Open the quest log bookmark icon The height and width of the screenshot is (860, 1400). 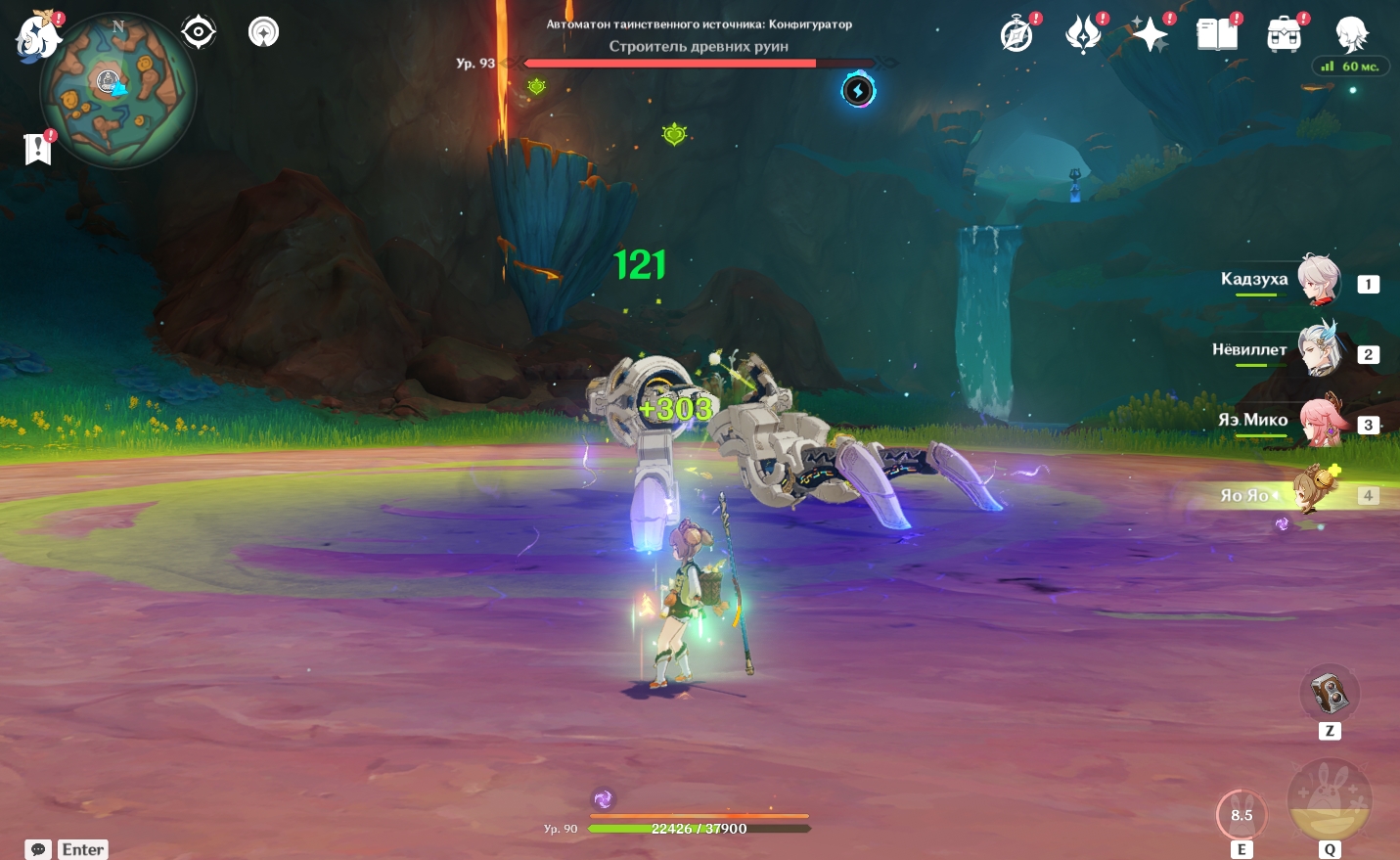38,149
